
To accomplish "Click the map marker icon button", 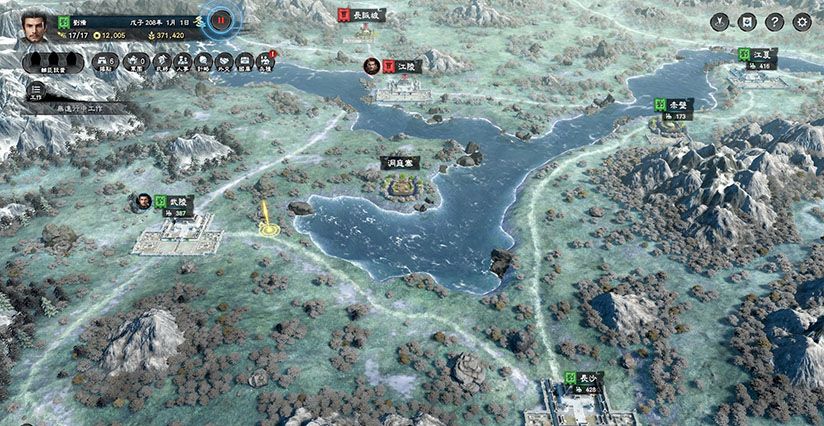I will coord(720,22).
